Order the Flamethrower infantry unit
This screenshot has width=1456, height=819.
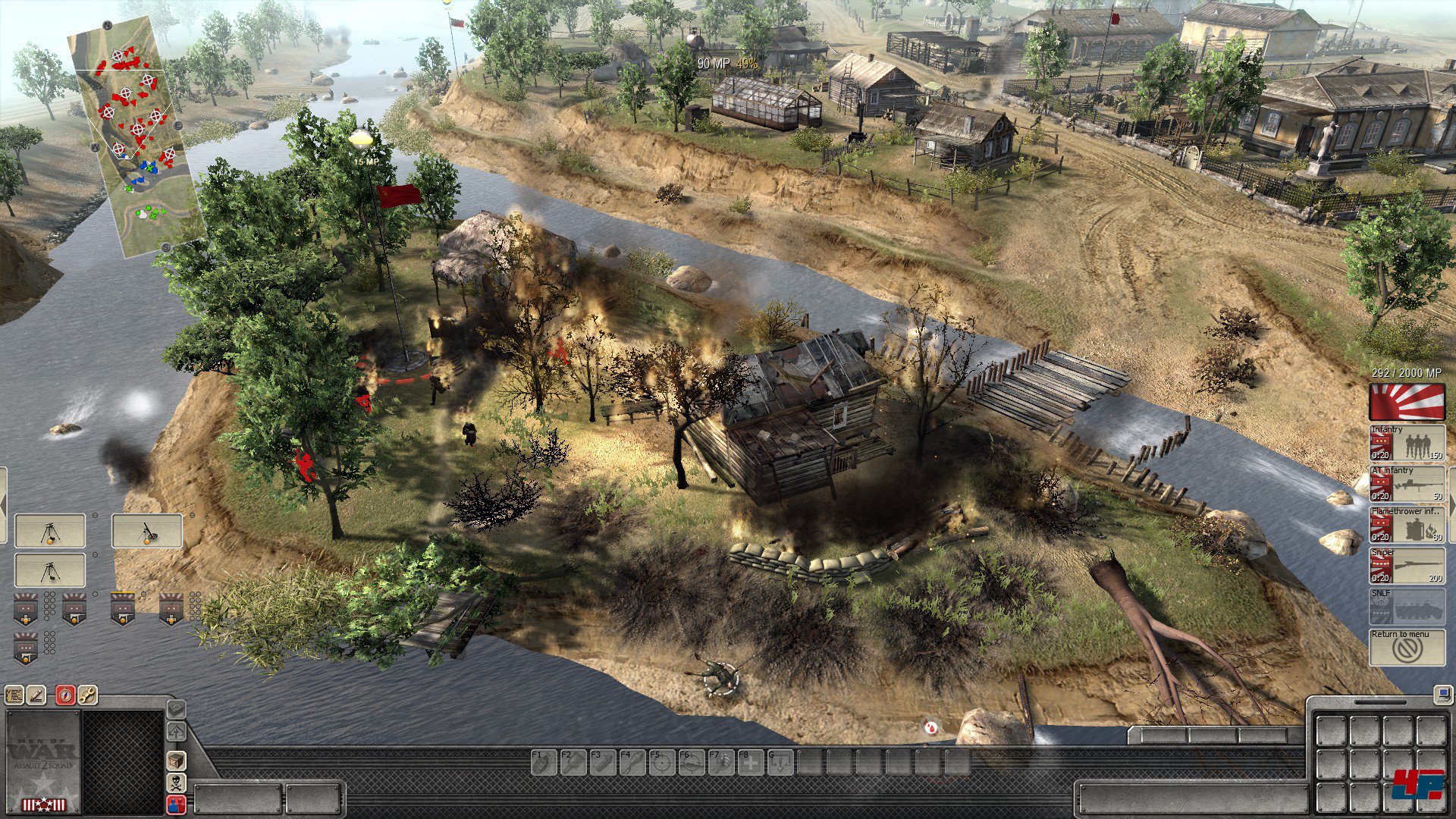click(x=1407, y=525)
